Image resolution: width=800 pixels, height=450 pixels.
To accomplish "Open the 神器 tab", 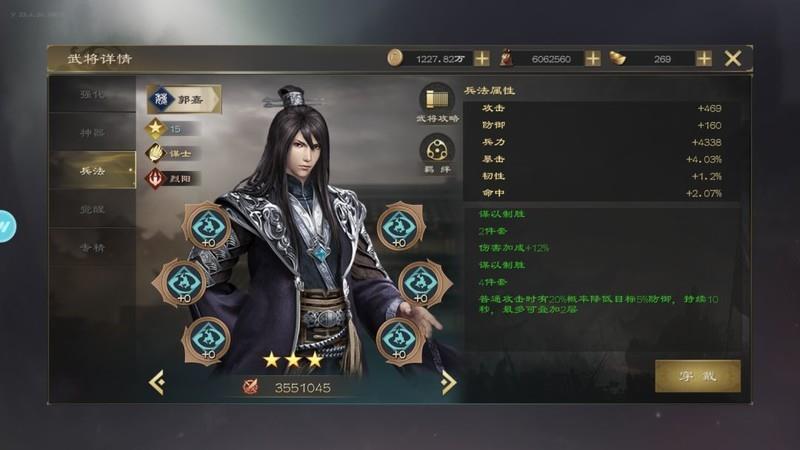I will pos(93,132).
